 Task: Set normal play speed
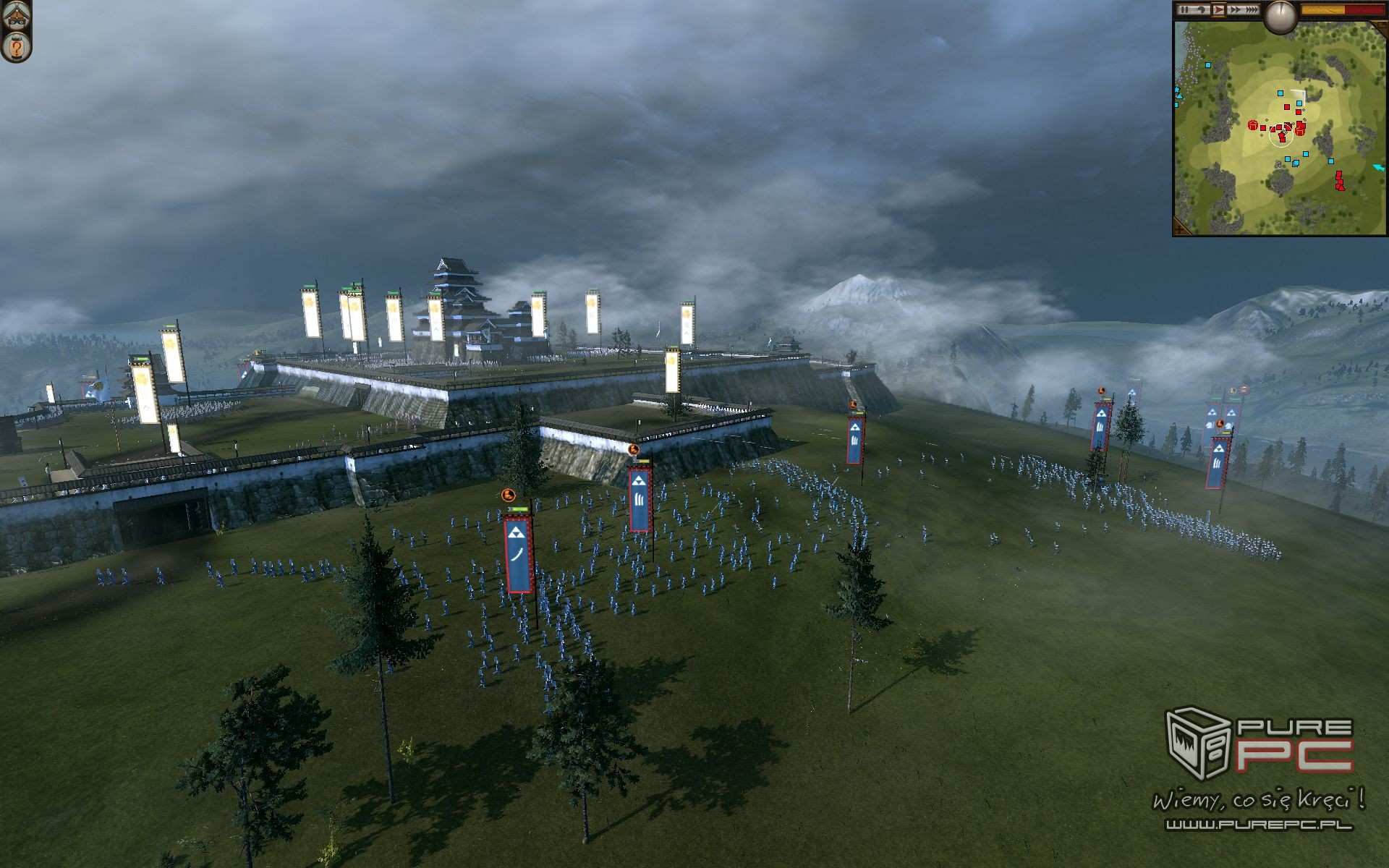(1218, 10)
